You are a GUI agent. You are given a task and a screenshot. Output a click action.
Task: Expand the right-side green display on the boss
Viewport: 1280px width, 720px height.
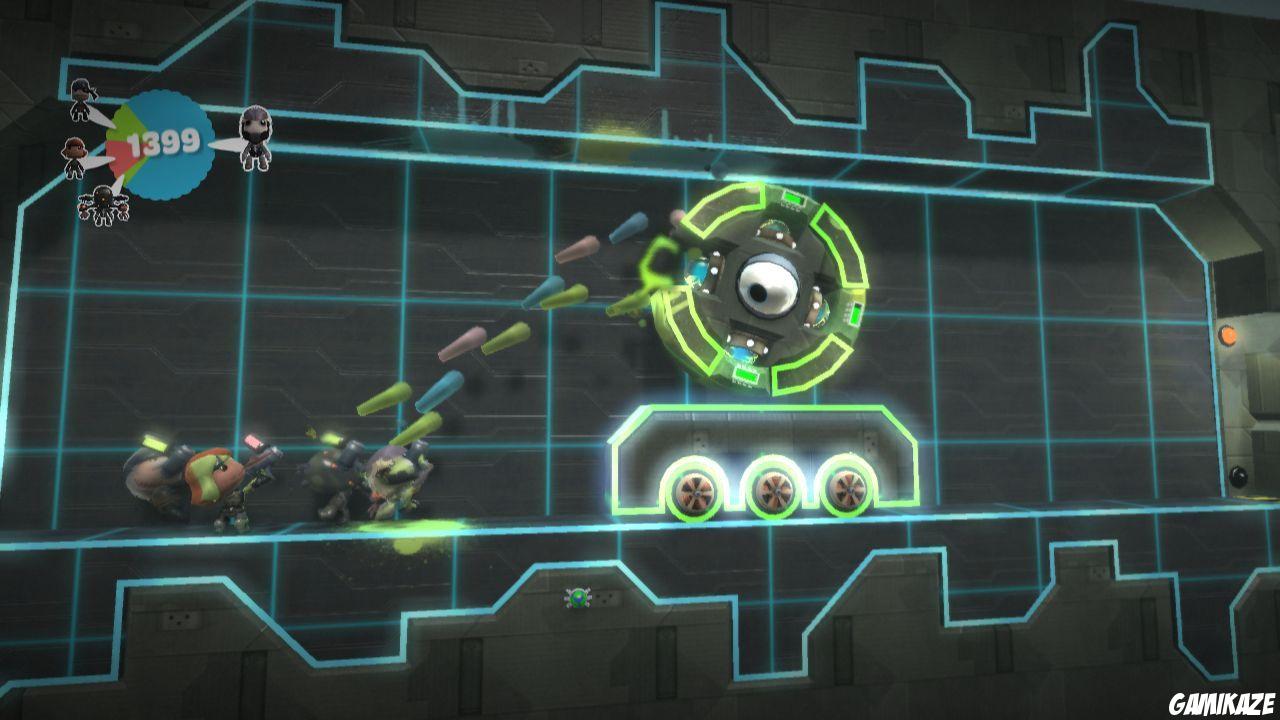tap(854, 313)
